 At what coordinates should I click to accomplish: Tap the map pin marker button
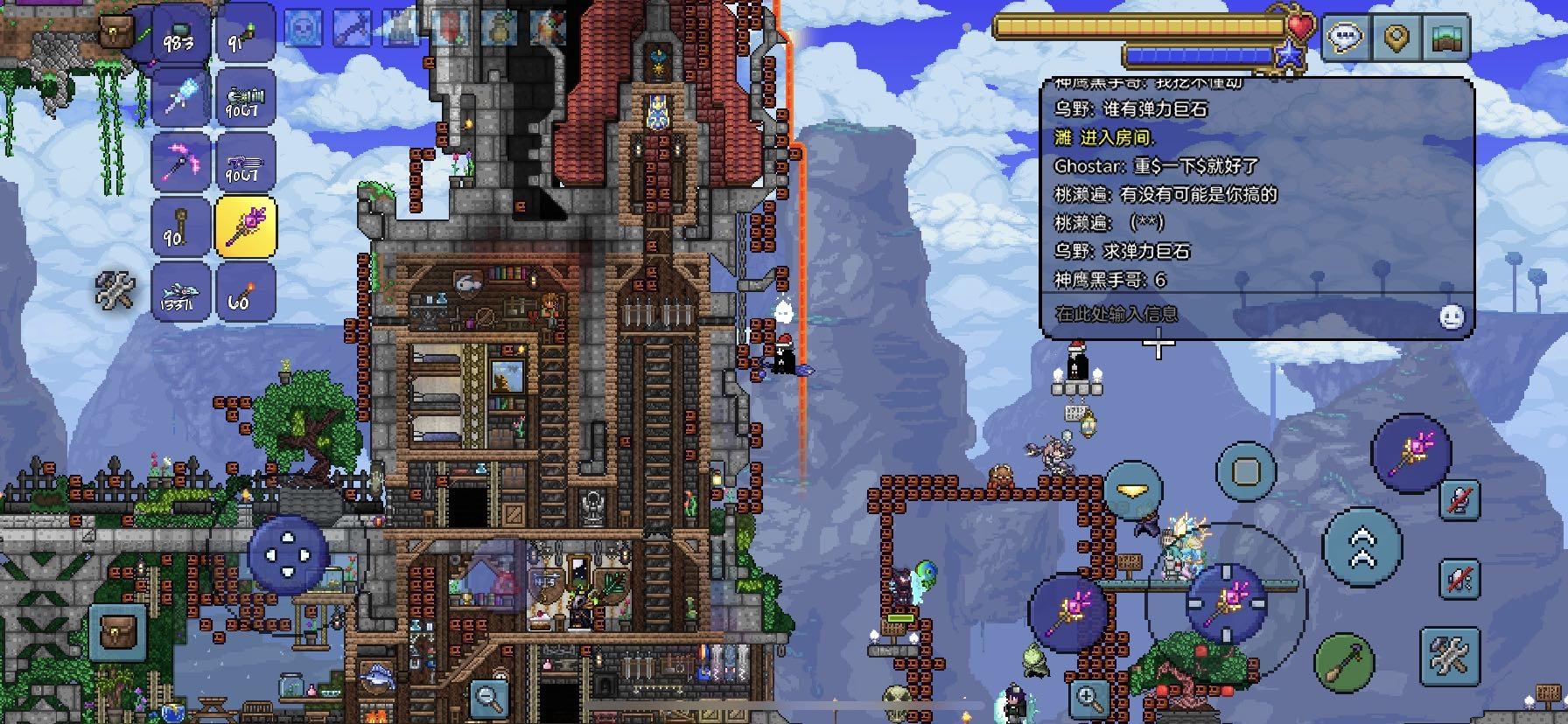(x=1396, y=38)
